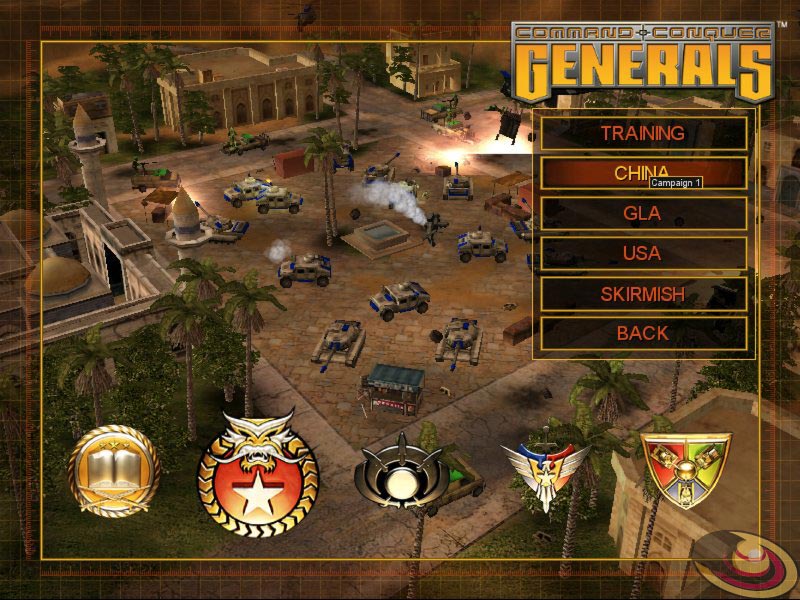Choose the GLA campaign
The image size is (800, 600).
[x=643, y=213]
